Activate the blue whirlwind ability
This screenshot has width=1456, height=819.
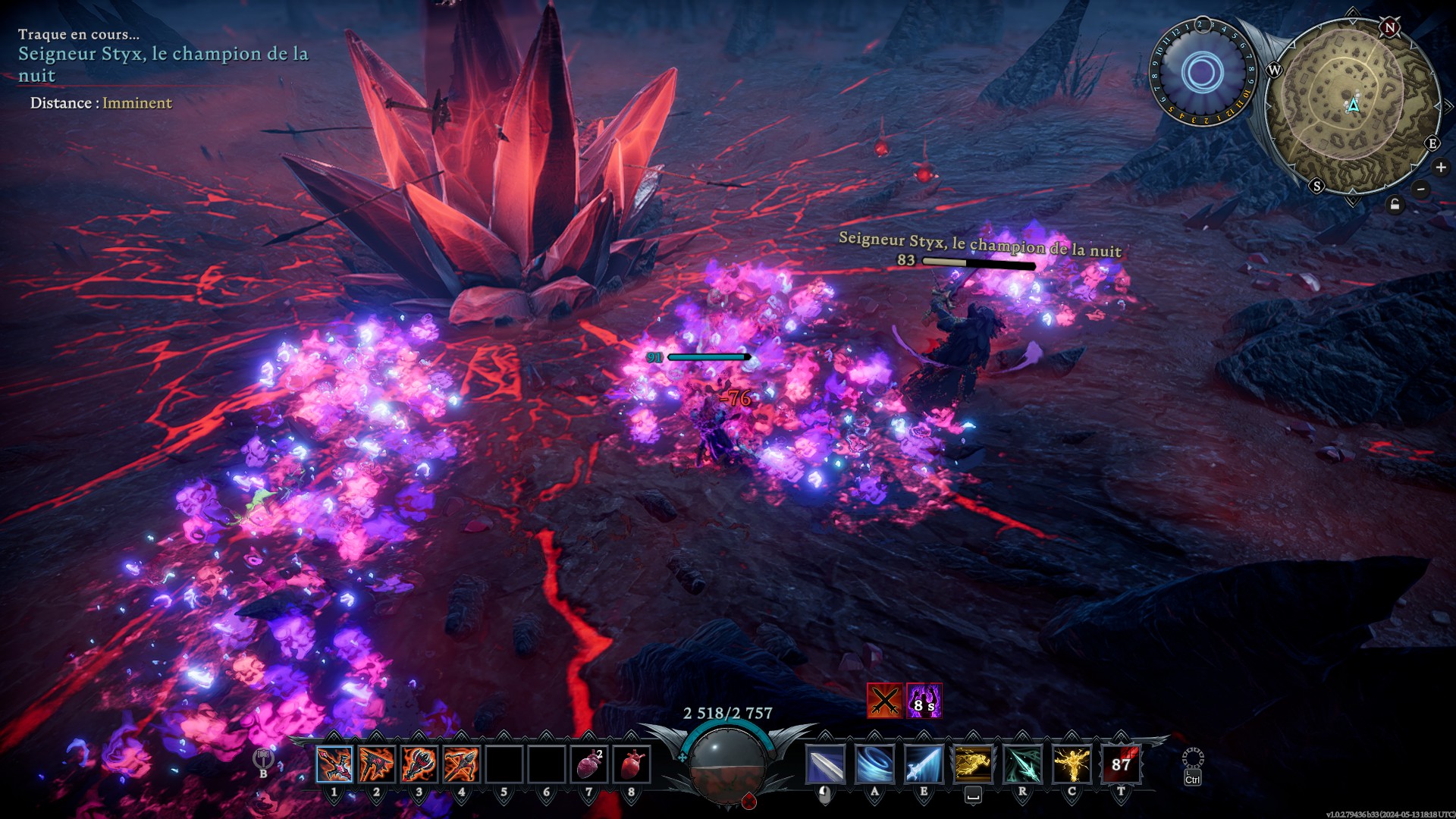874,764
